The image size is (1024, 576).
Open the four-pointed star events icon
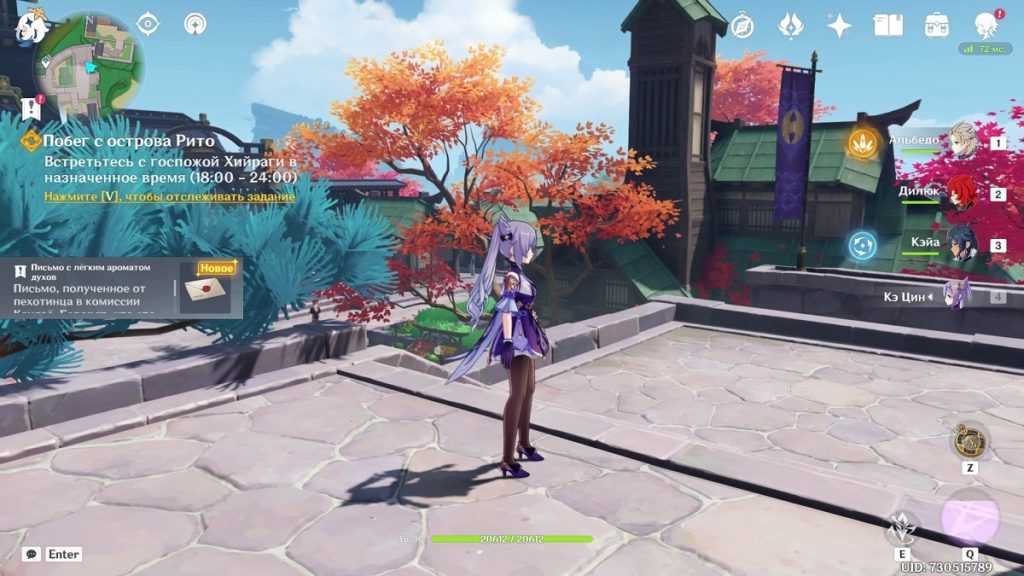(x=839, y=25)
